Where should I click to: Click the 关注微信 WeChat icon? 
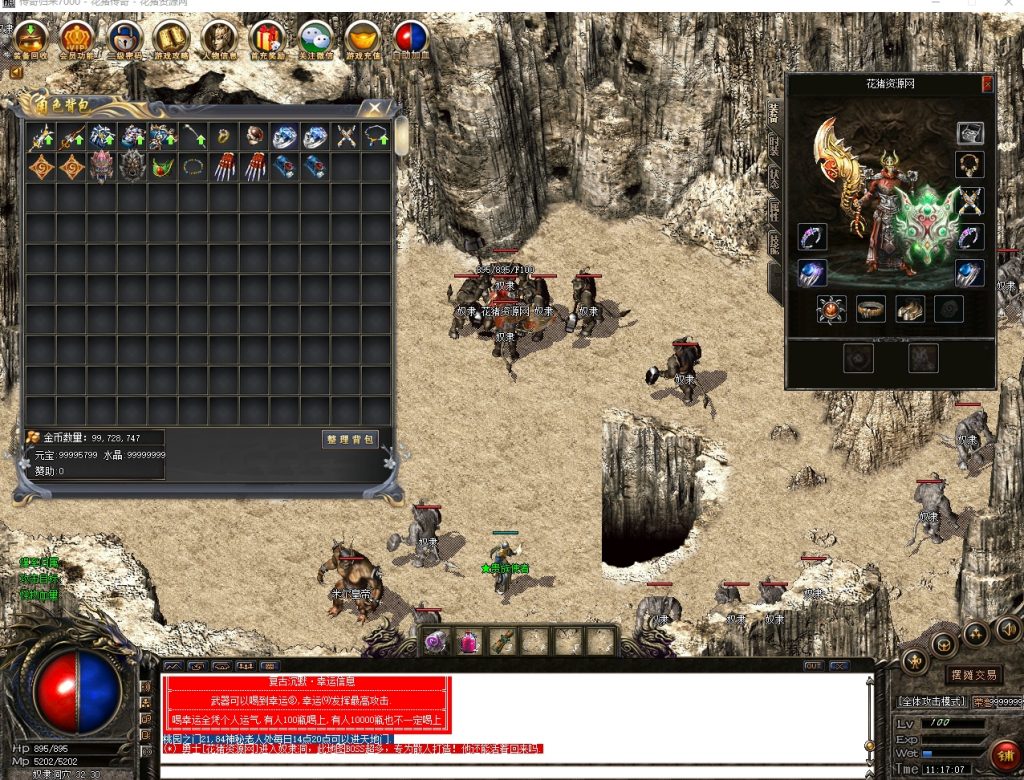point(315,38)
